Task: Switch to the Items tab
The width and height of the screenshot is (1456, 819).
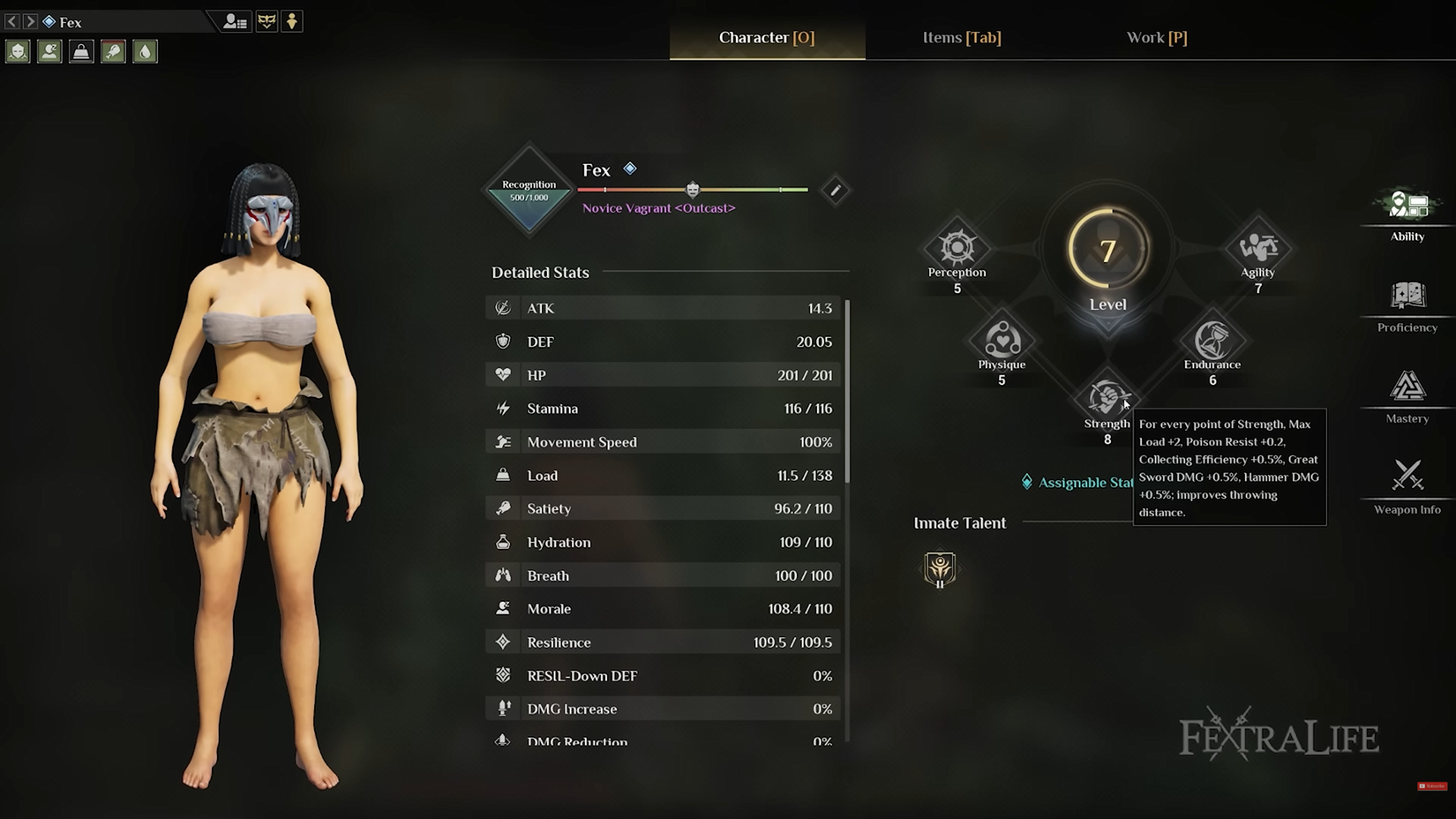Action: [x=961, y=37]
